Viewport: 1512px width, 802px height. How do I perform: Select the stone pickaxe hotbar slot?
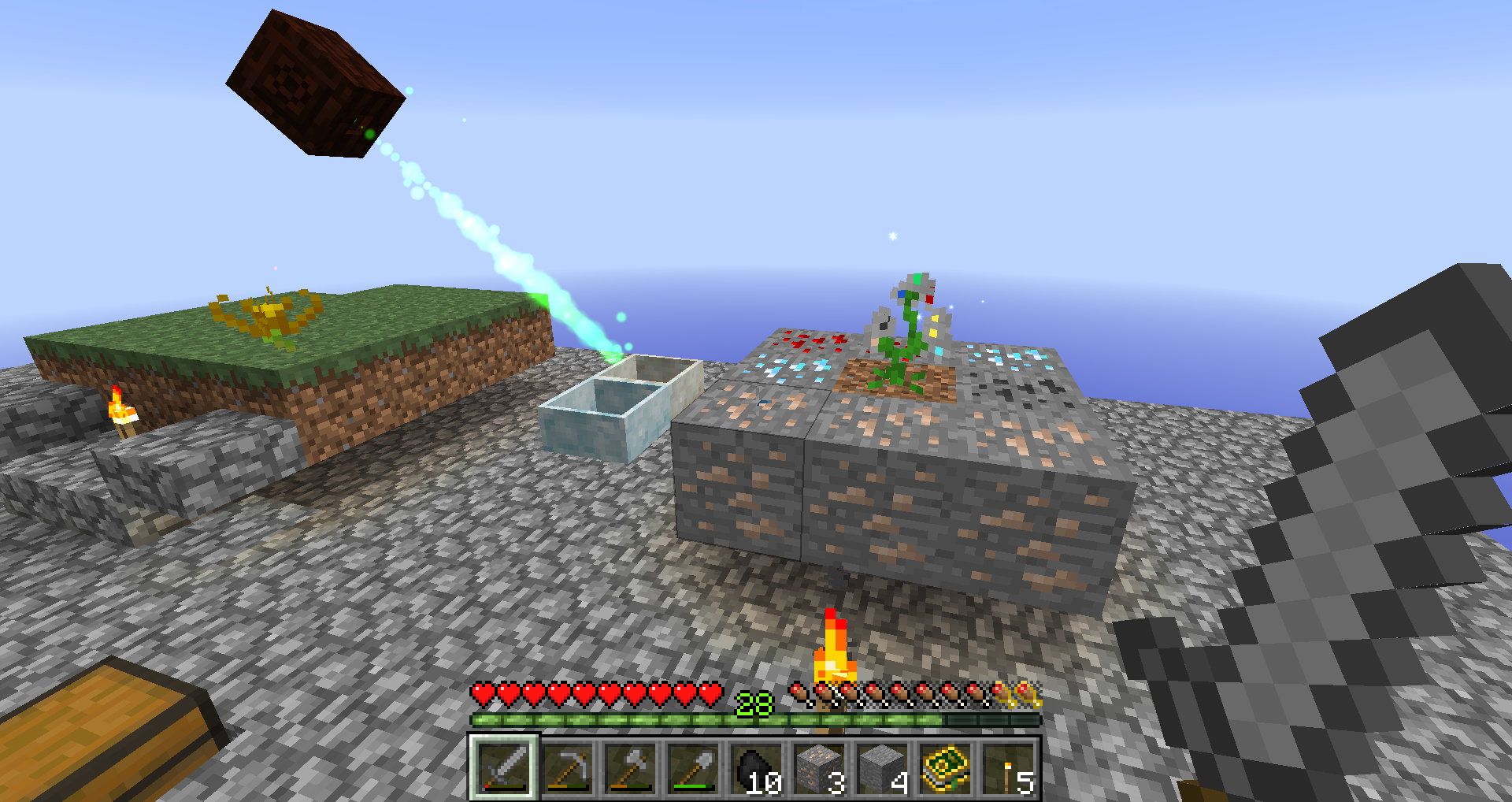tap(567, 767)
